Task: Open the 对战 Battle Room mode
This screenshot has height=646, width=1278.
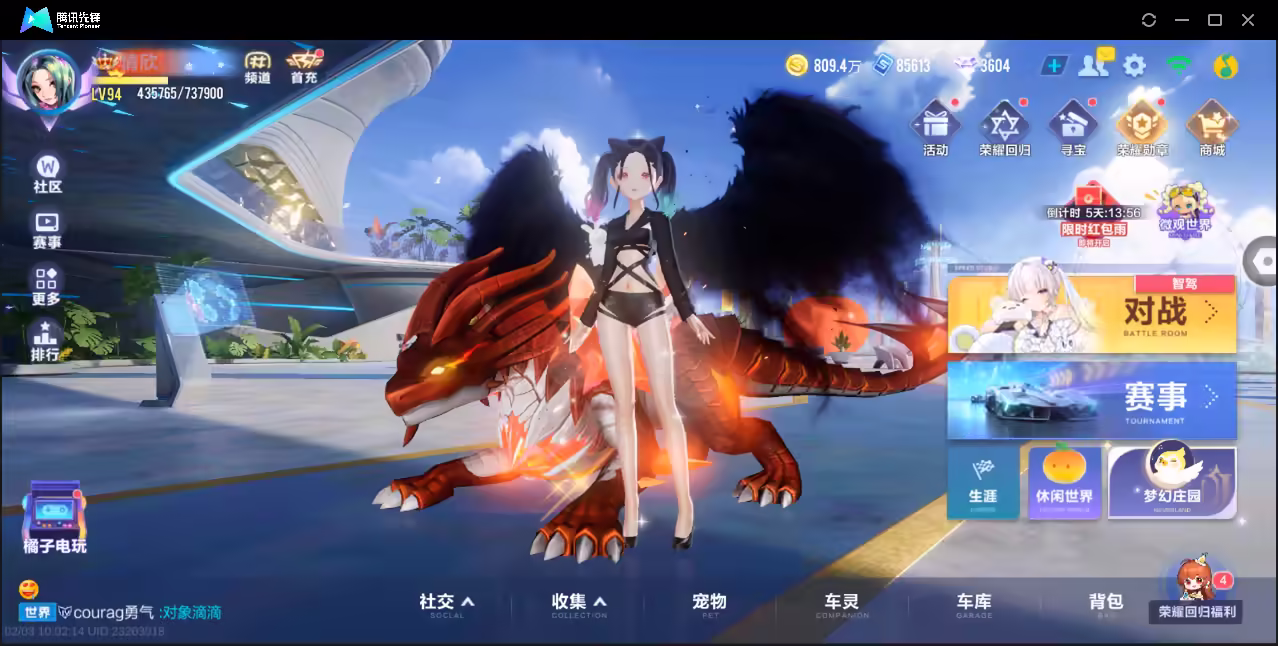Action: tap(1092, 315)
